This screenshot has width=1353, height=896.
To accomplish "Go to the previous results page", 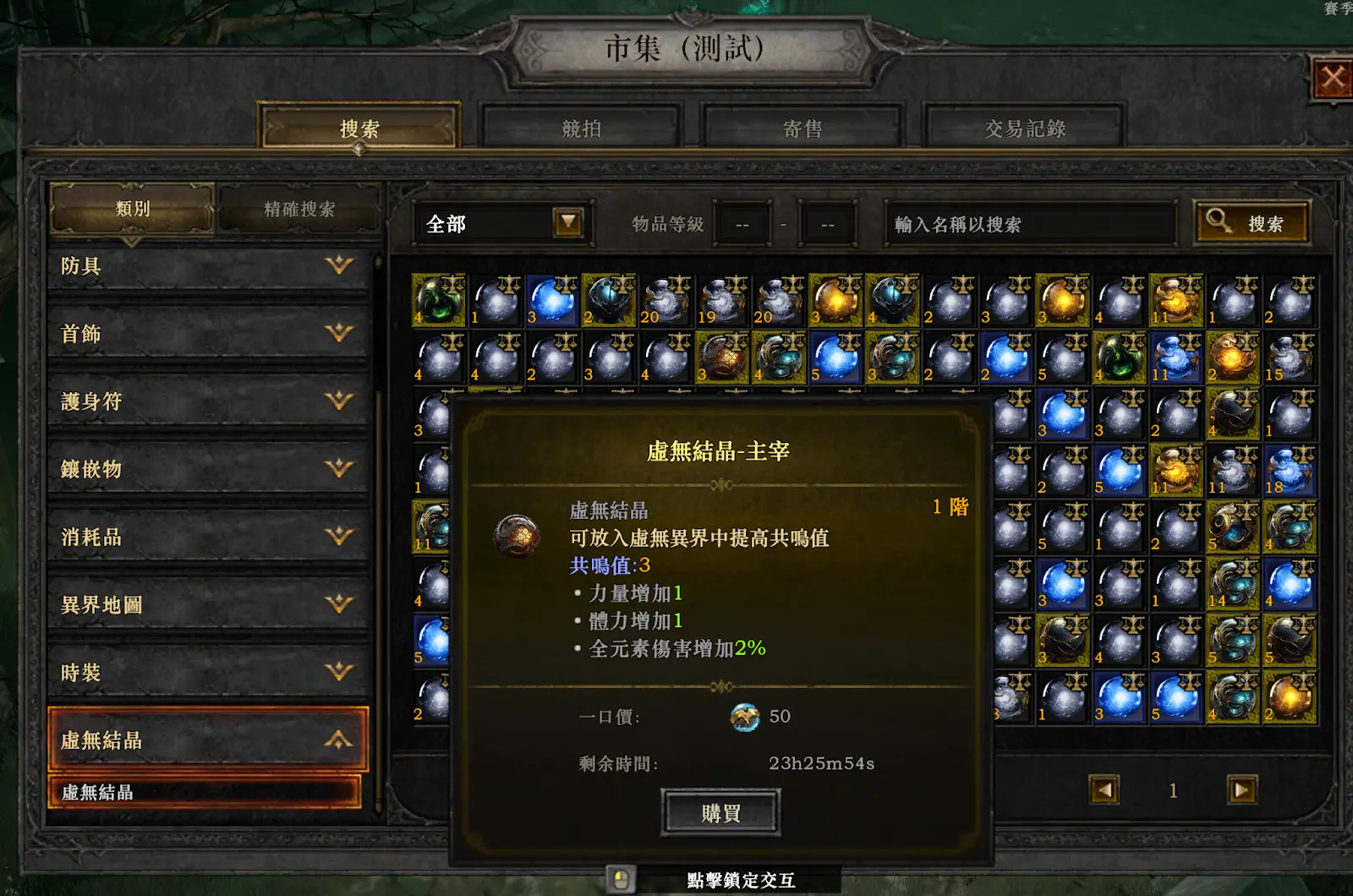I will (1104, 790).
